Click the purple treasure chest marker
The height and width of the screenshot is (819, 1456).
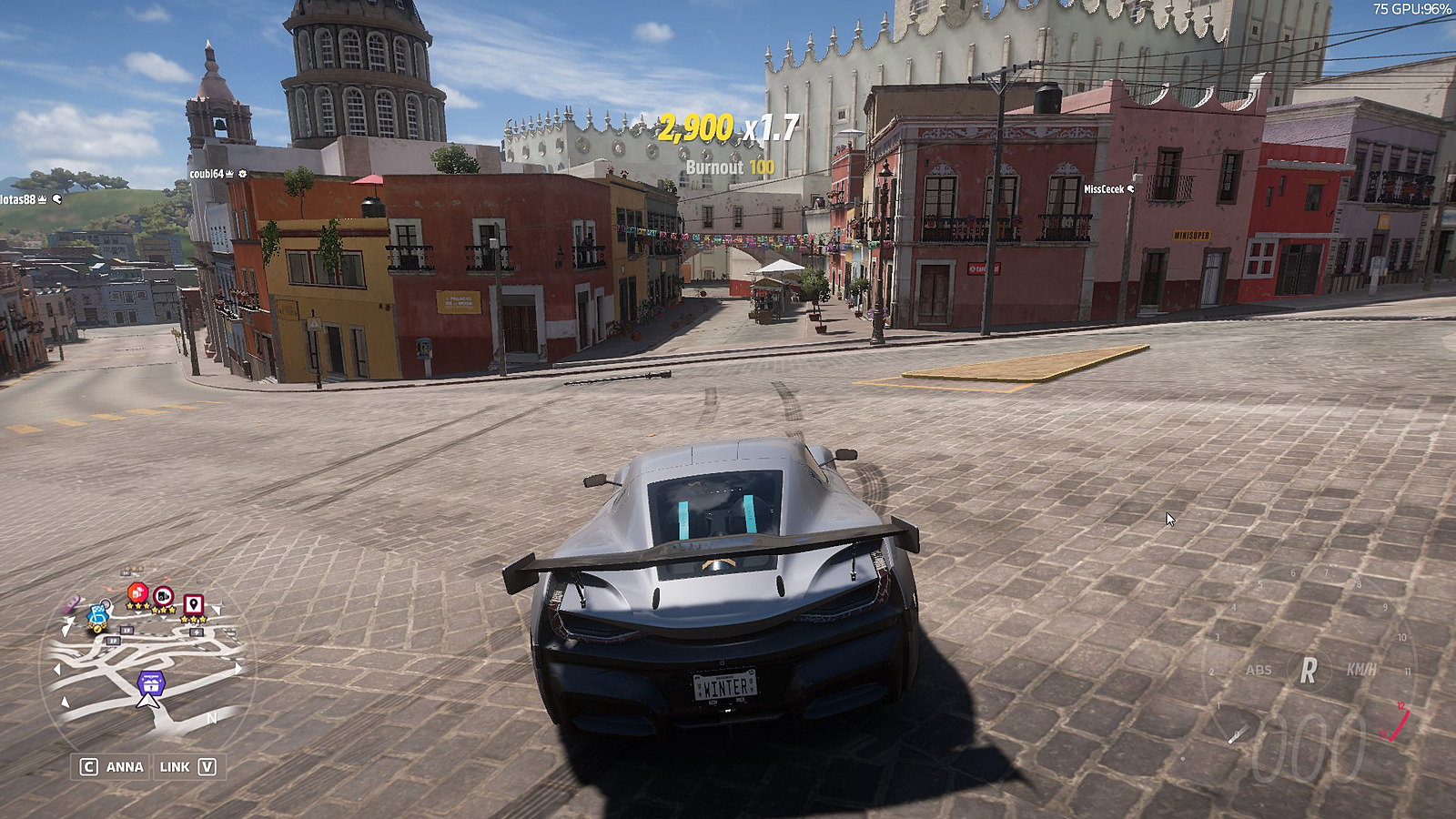tap(151, 681)
